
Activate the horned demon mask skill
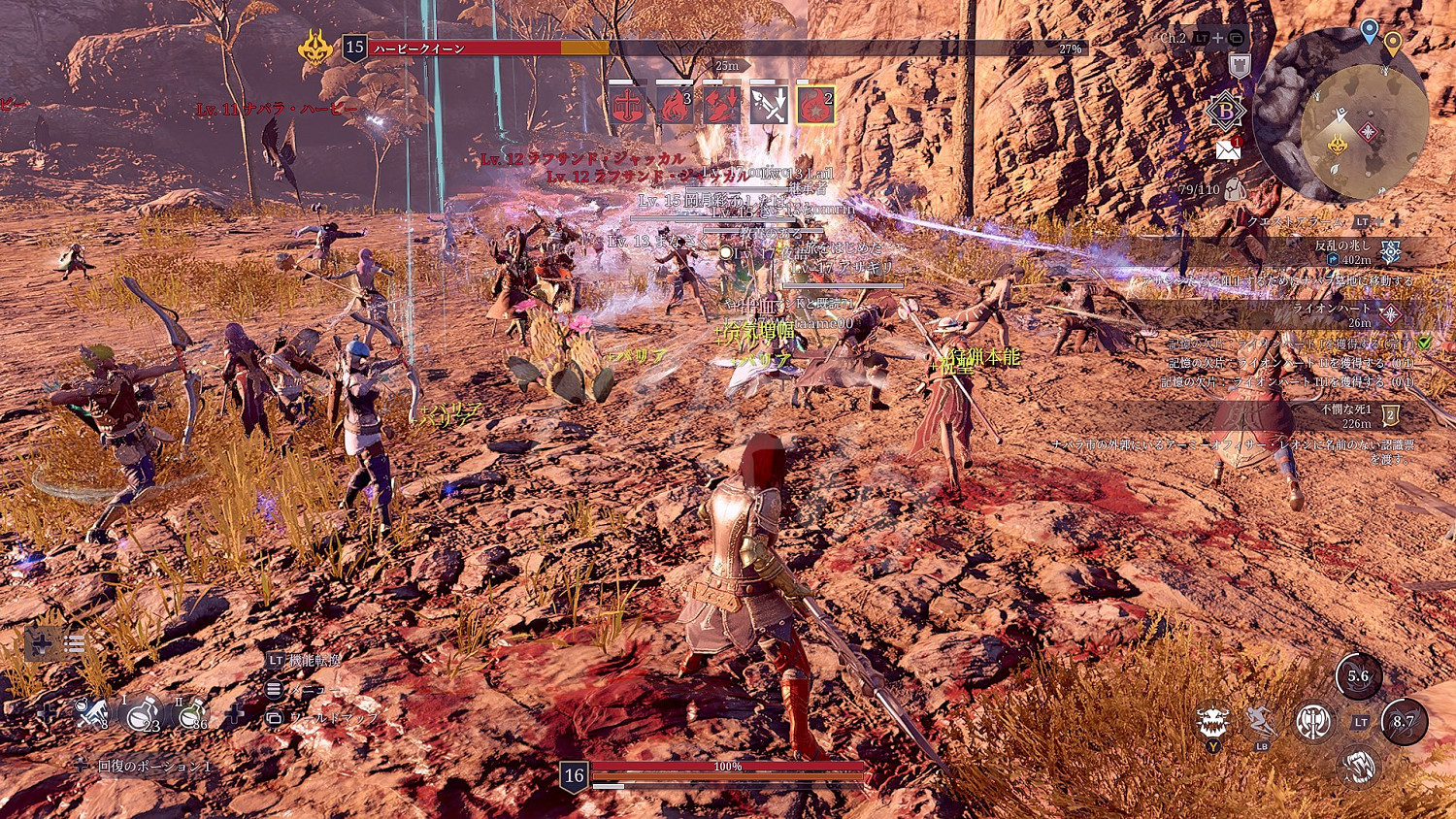(1212, 722)
